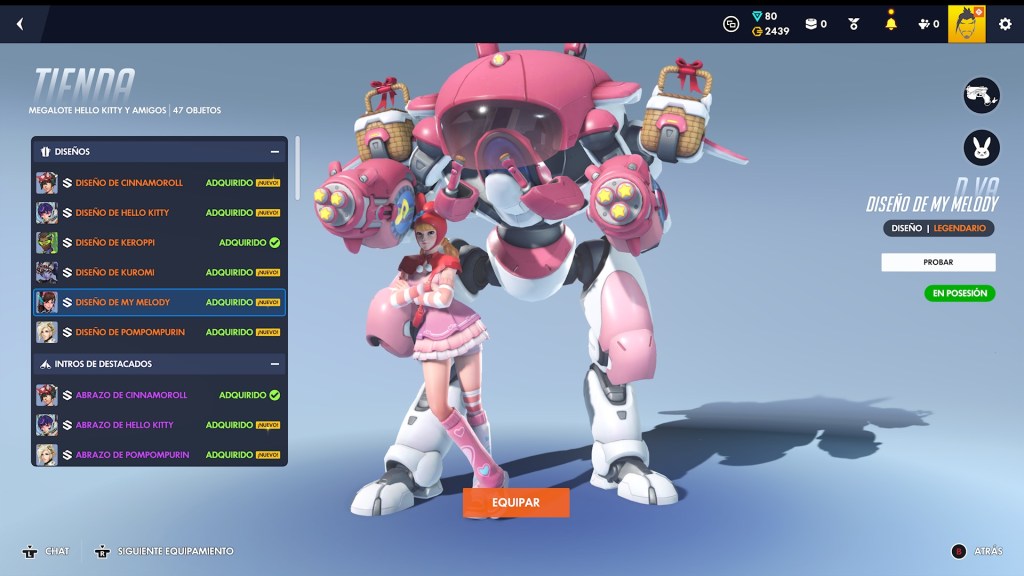Choose Diseño de Pompompurin from the list
Image resolution: width=1024 pixels, height=576 pixels.
click(159, 332)
